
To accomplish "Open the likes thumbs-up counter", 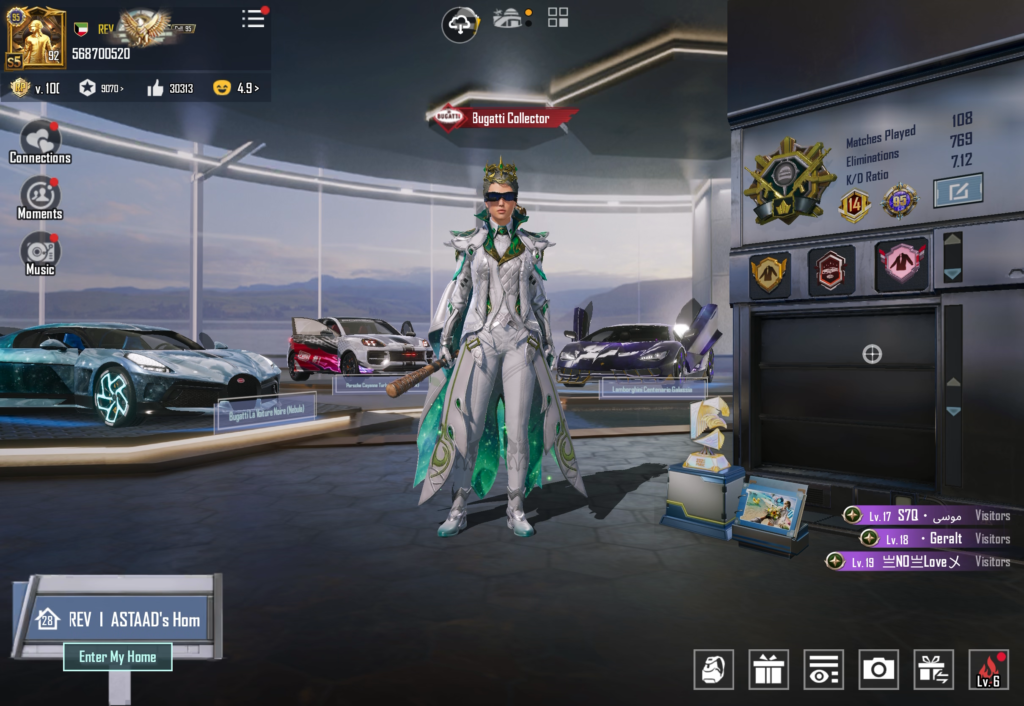I will [170, 88].
